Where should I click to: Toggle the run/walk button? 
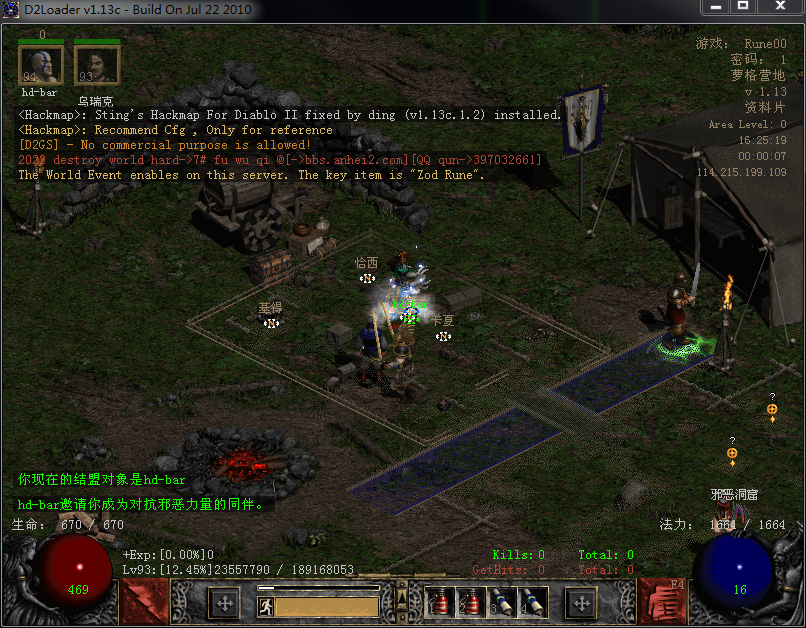point(265,605)
